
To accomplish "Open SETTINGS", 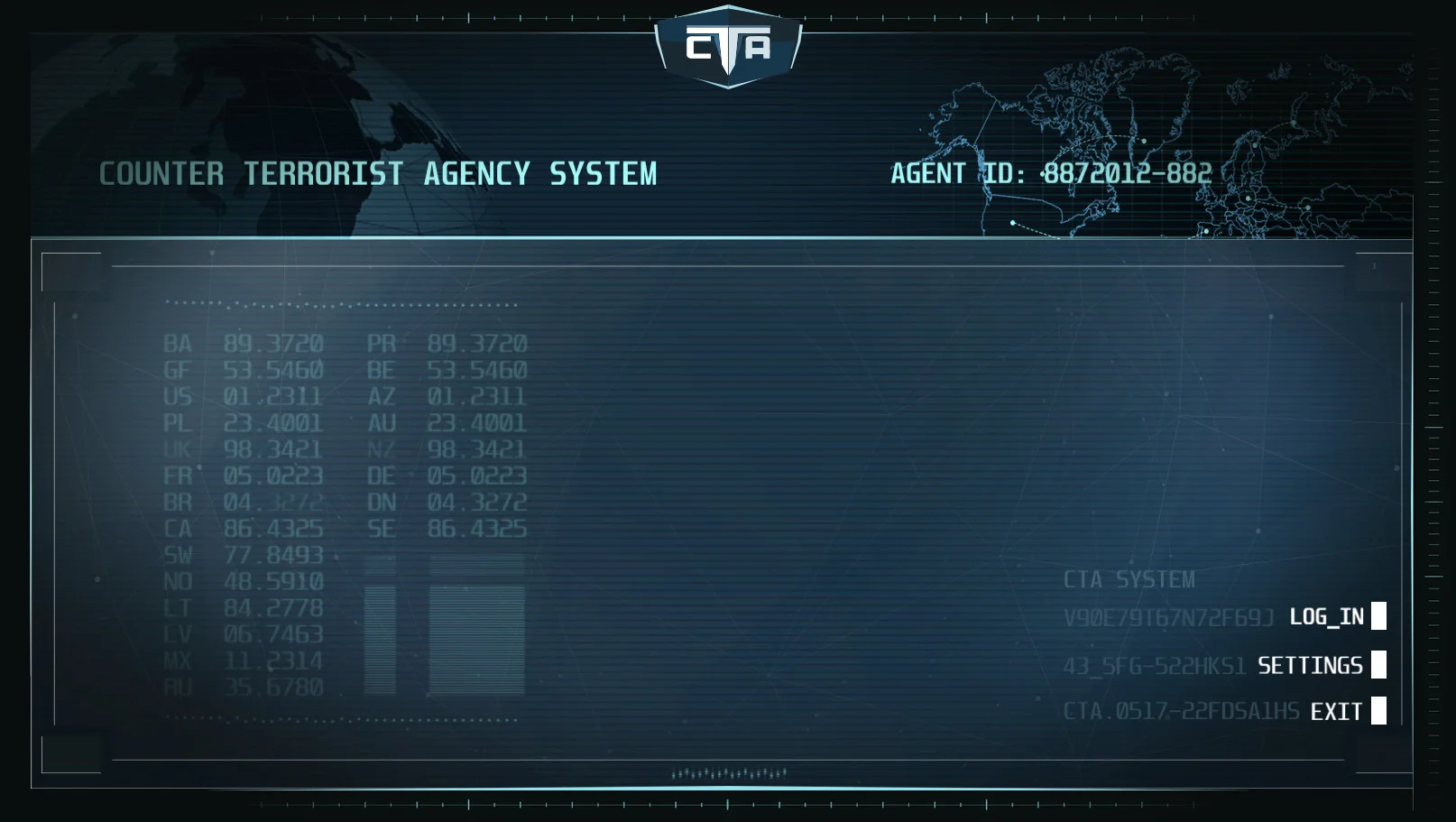I will click(1310, 666).
